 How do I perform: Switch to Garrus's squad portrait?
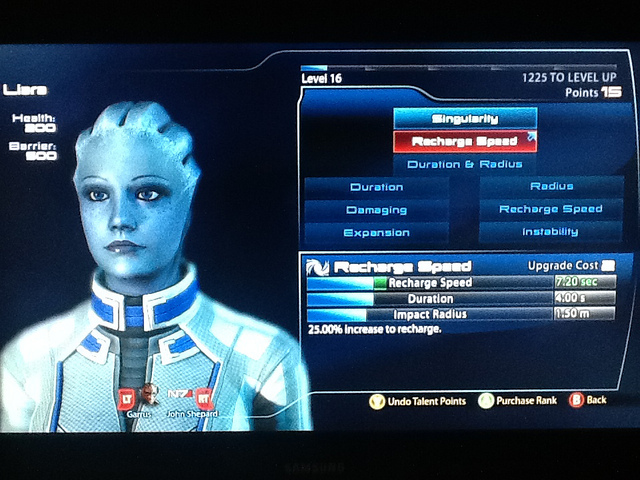click(148, 397)
